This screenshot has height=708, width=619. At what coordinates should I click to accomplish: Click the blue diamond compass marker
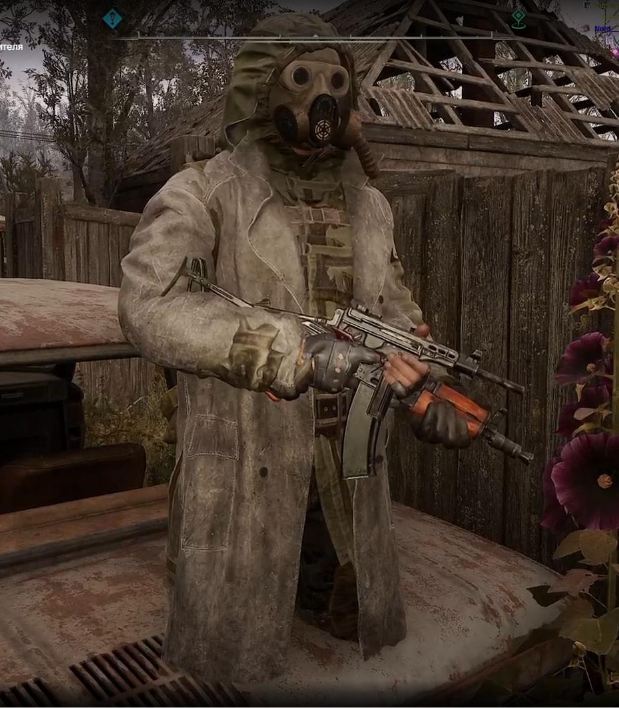pos(112,17)
